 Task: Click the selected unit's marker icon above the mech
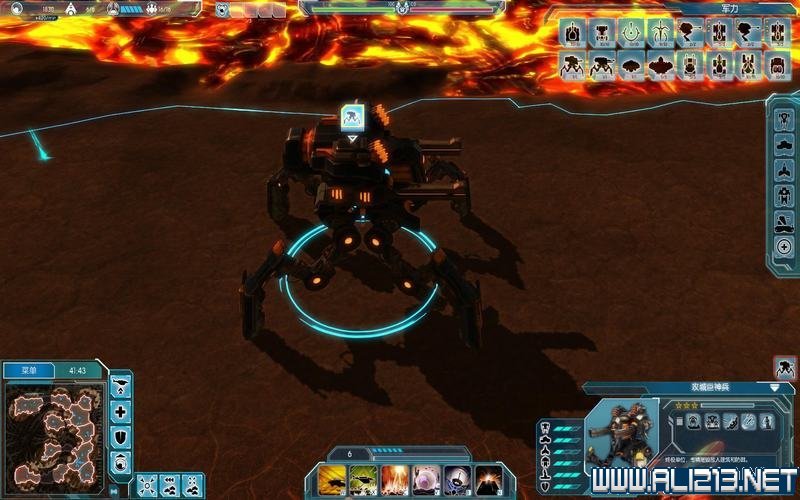pos(351,118)
